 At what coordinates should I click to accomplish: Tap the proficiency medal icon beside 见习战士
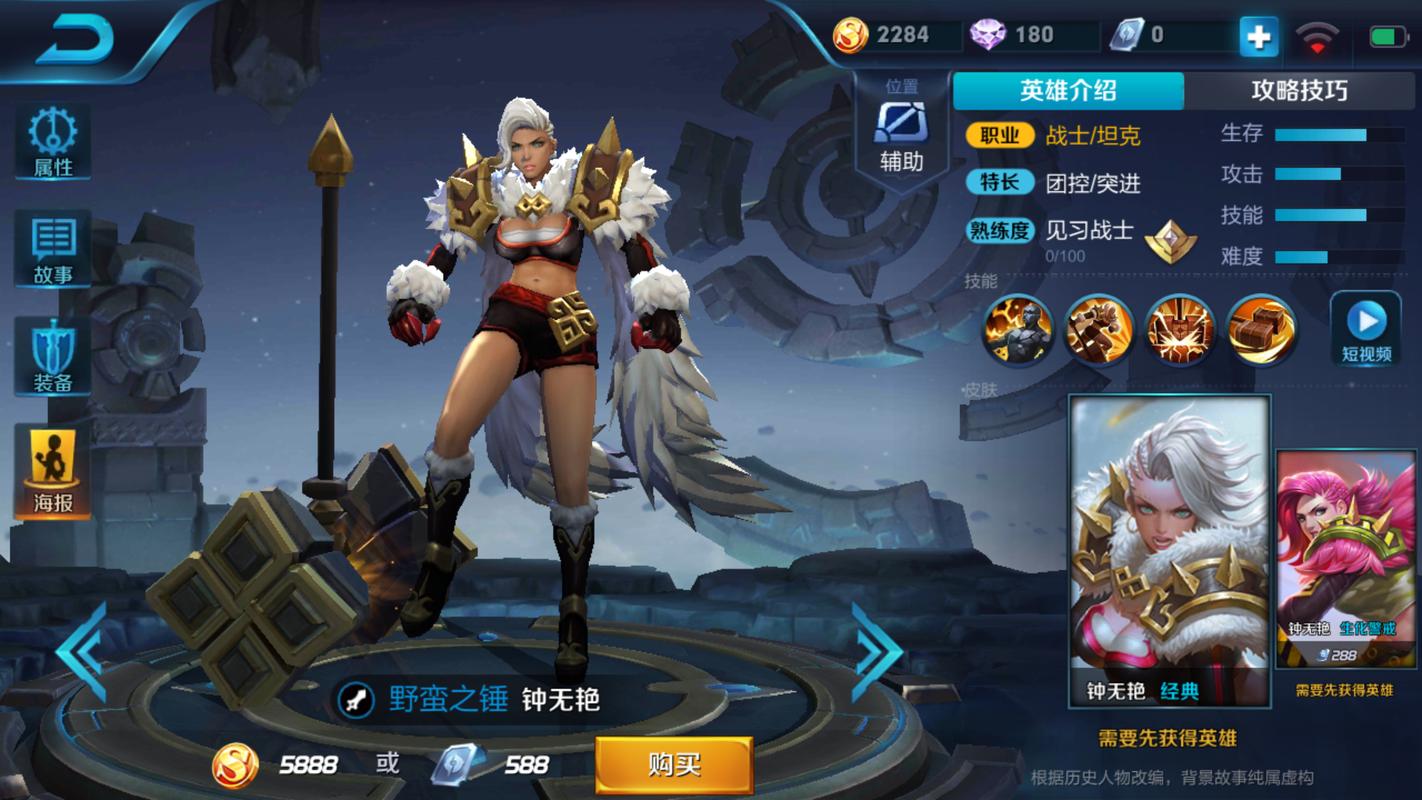coord(1172,237)
